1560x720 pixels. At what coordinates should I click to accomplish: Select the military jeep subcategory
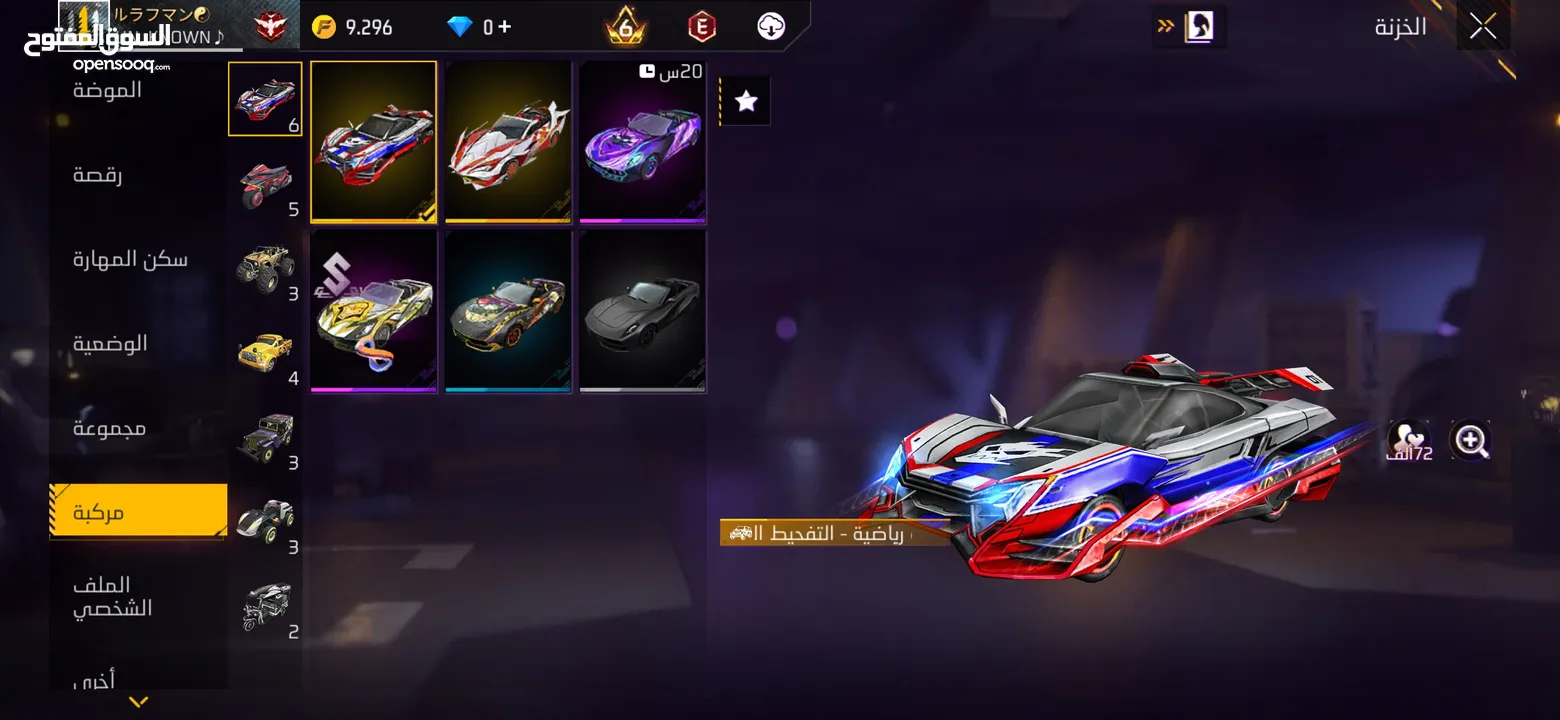tap(265, 437)
